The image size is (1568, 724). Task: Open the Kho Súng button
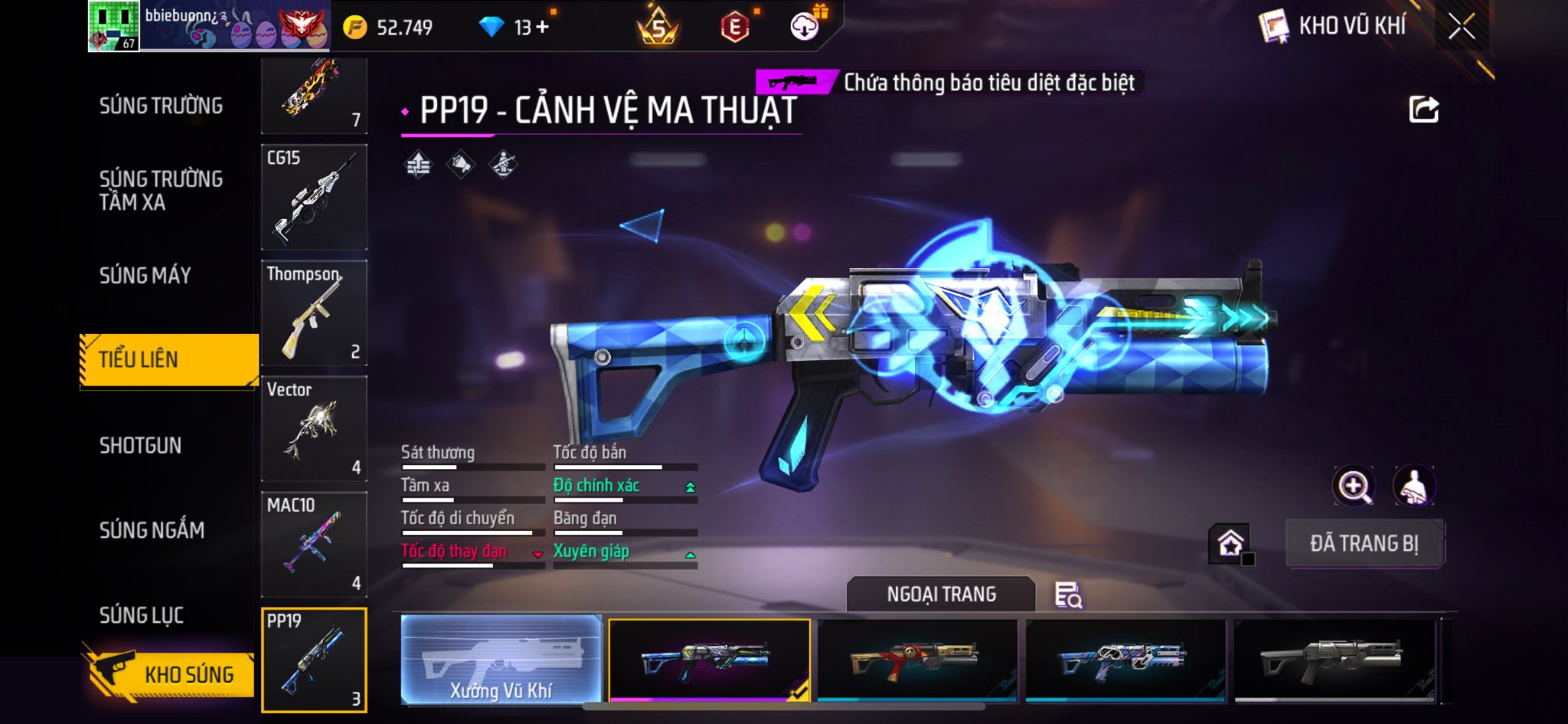click(170, 674)
